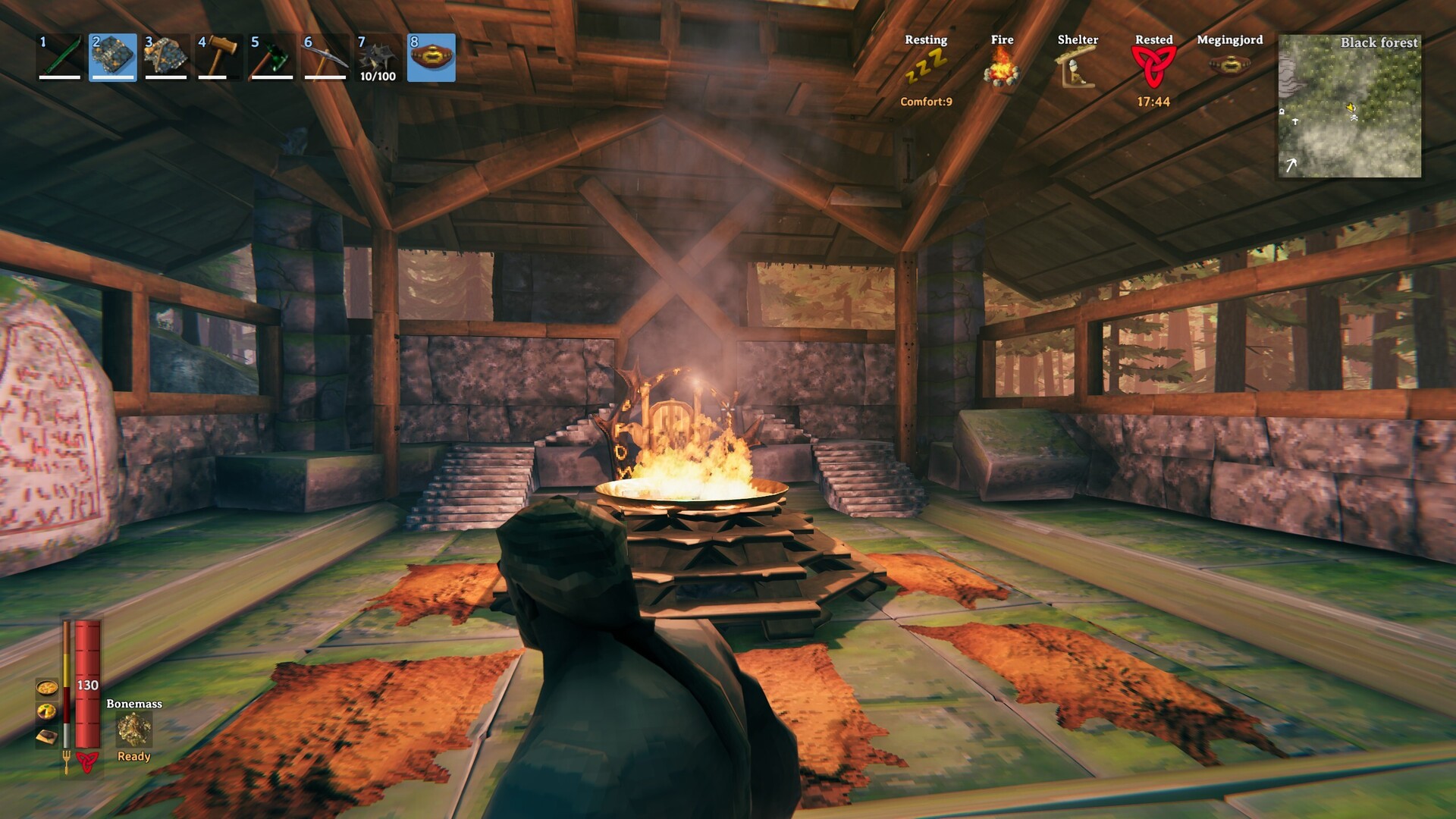Select the green sword in hotbar slot 1

[60, 57]
